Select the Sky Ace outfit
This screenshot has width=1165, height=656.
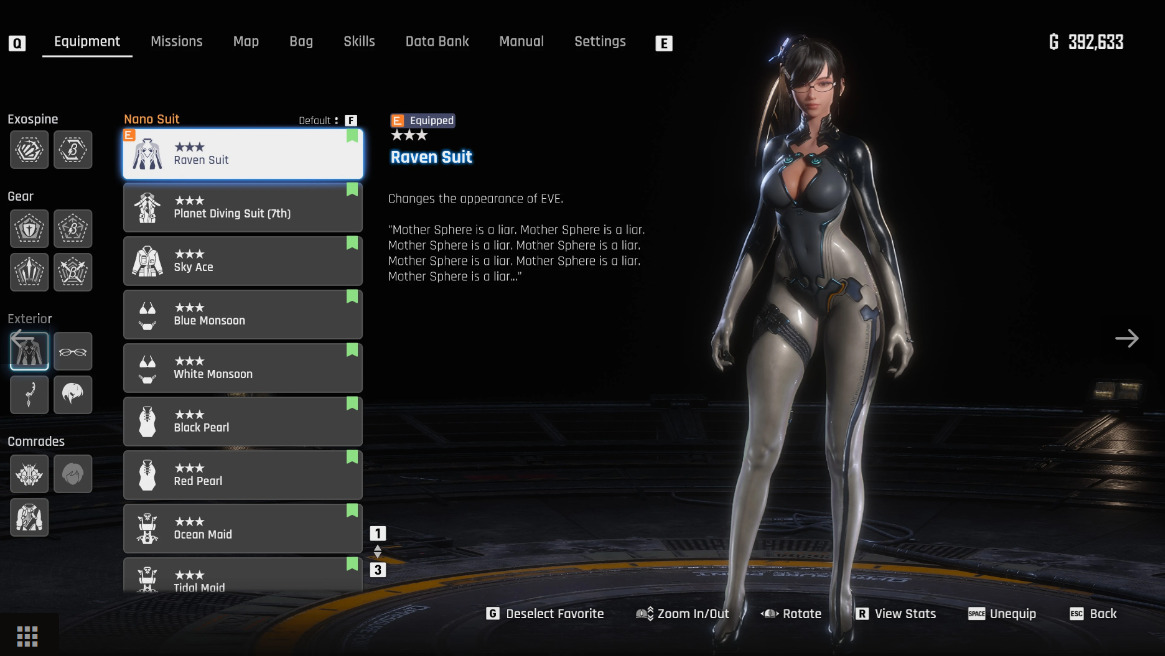243,261
